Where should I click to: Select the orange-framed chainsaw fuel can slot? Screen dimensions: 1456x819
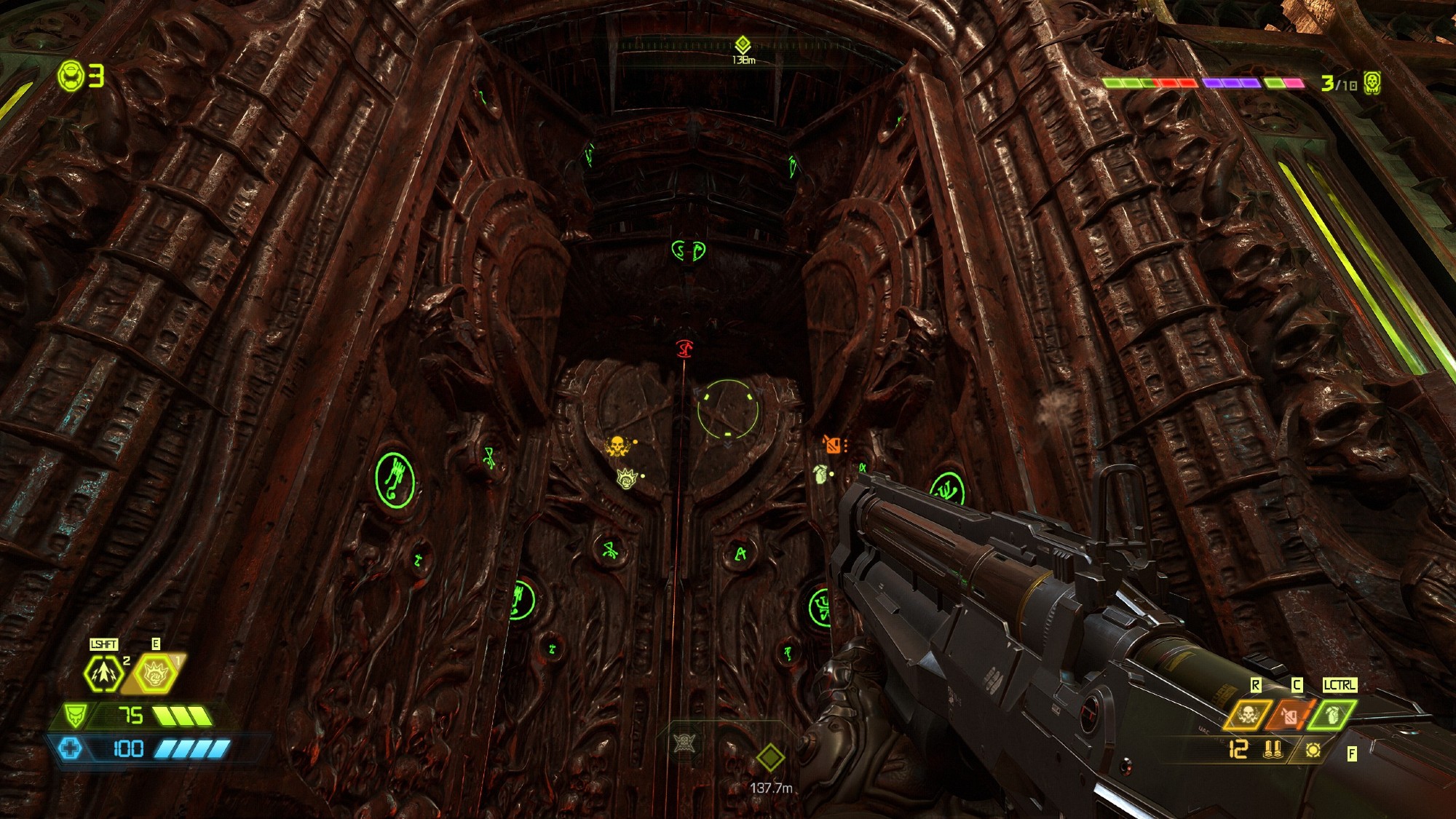[x=1291, y=715]
